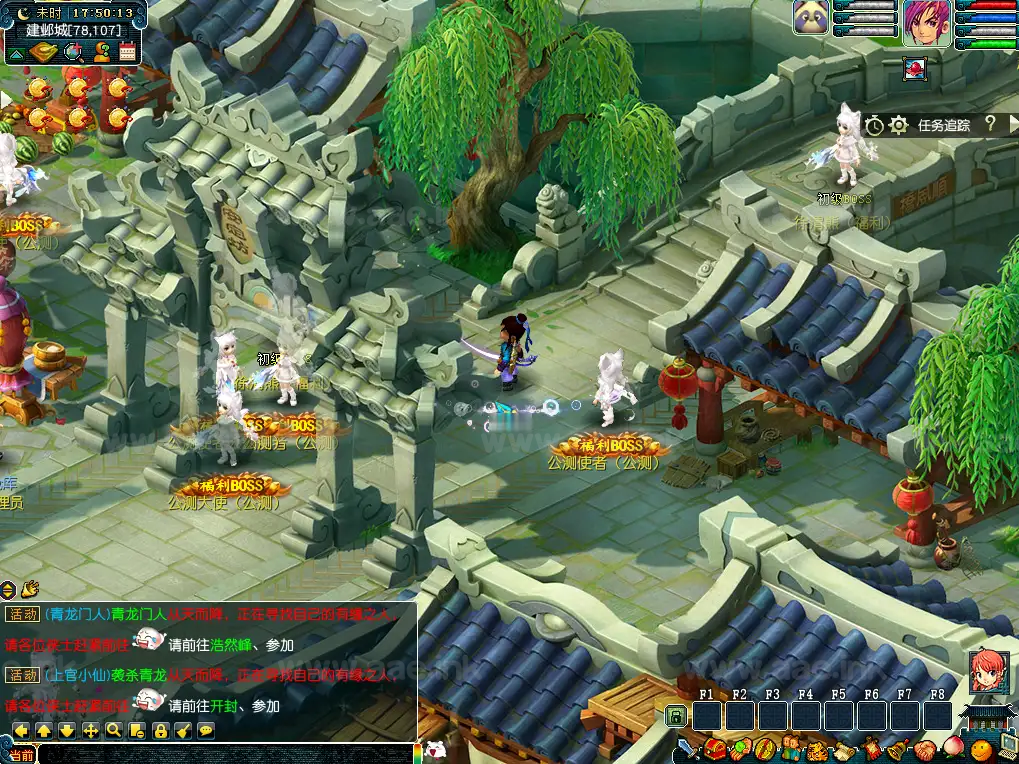This screenshot has width=1019, height=764.
Task: Open the scroll quest log icon
Action: click(x=844, y=749)
